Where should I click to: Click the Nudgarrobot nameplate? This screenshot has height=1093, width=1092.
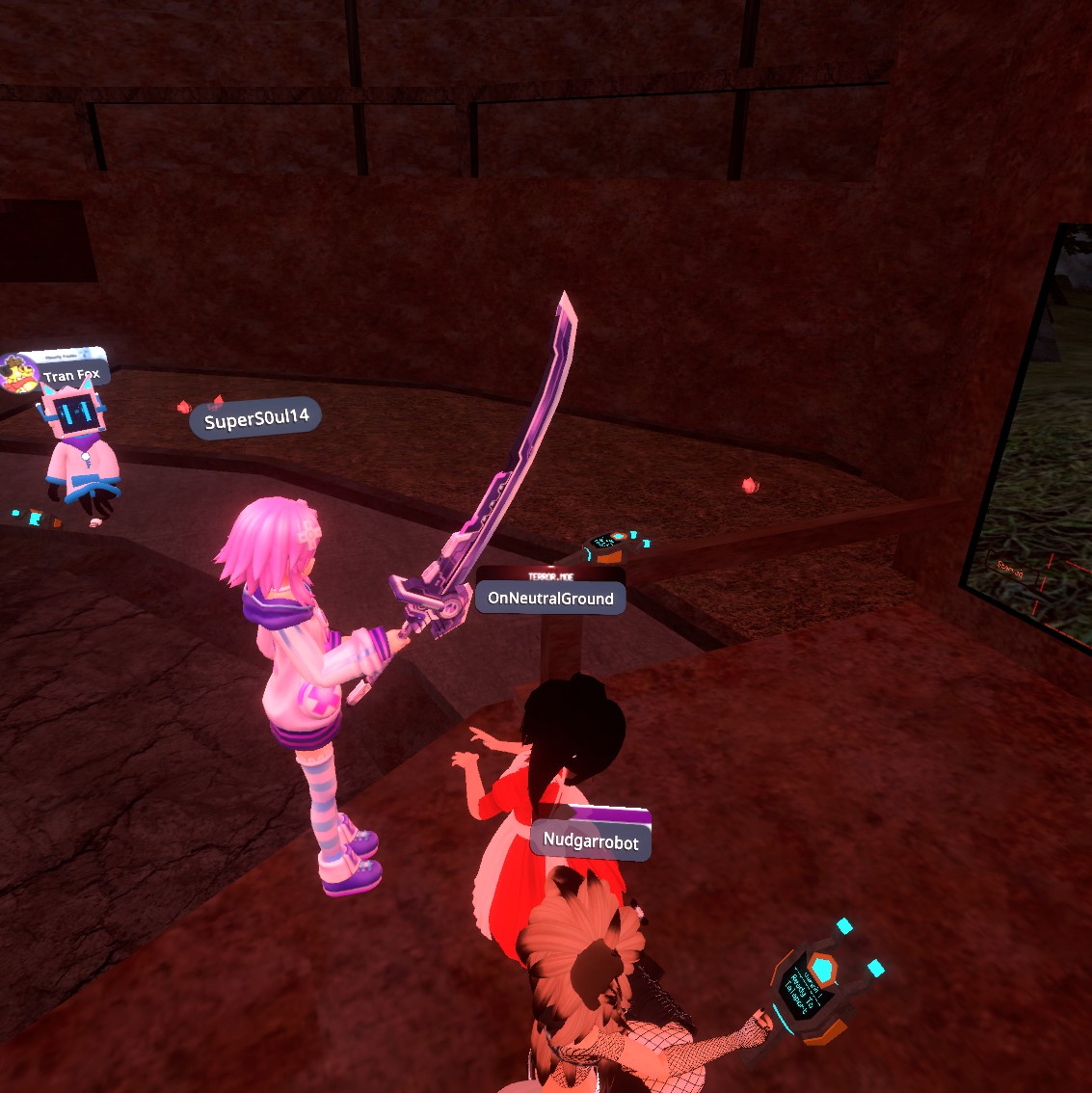[x=591, y=841]
